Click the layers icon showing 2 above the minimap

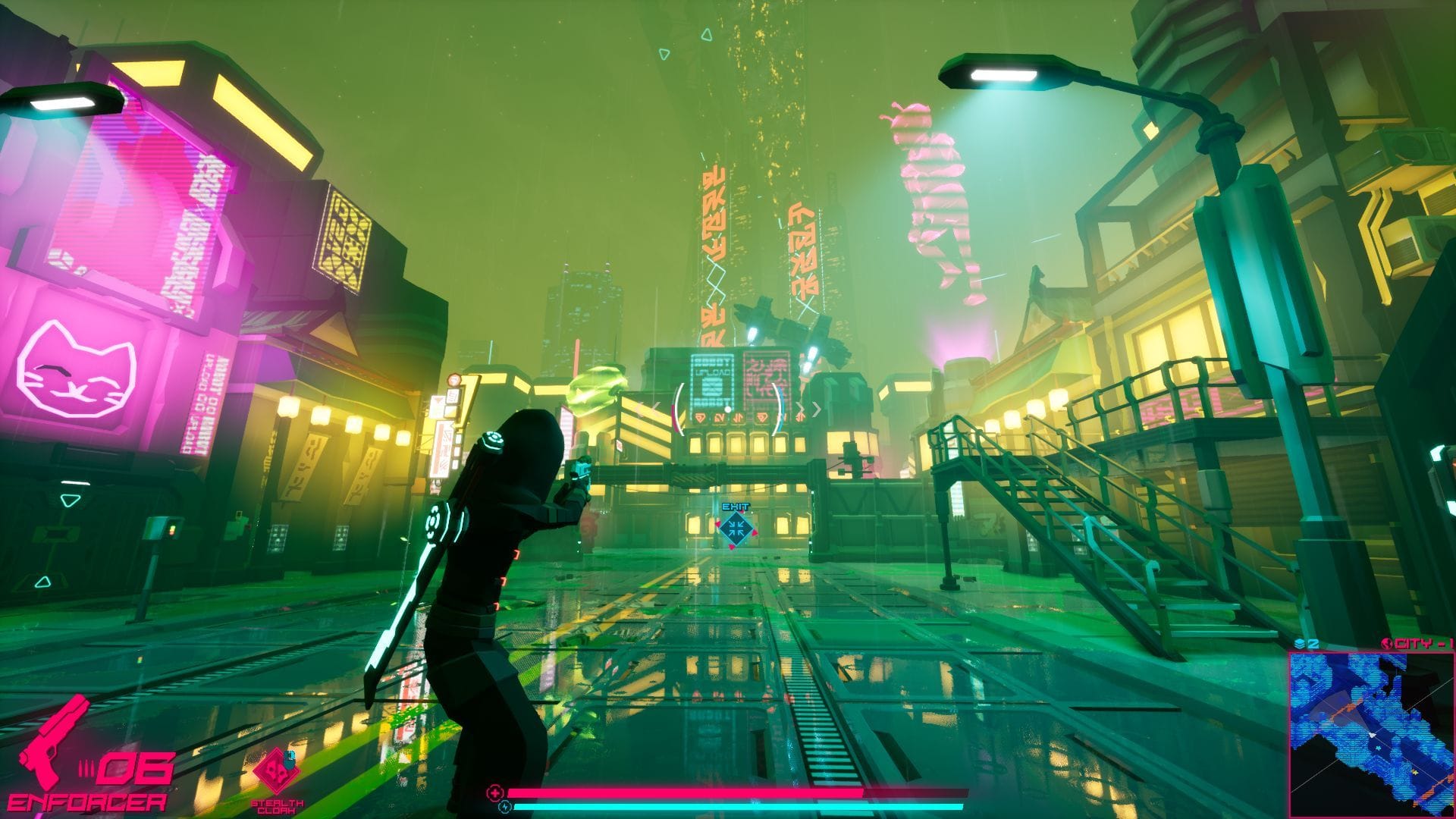pos(1298,643)
